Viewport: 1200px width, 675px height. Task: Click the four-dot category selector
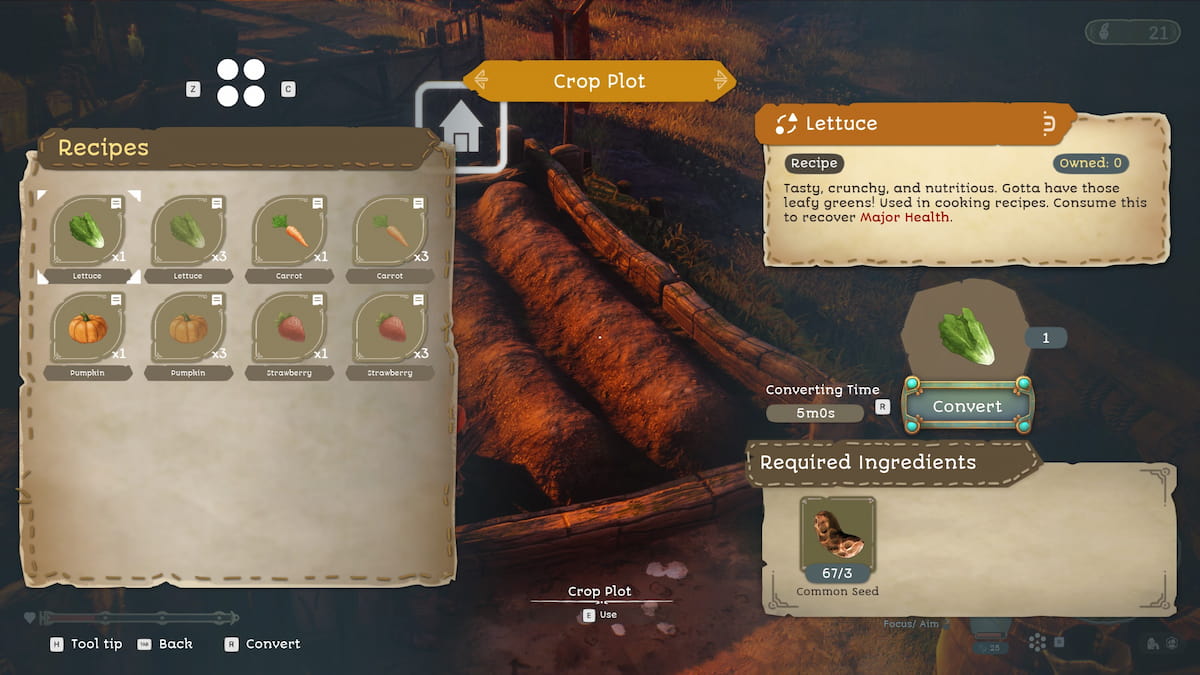point(241,83)
